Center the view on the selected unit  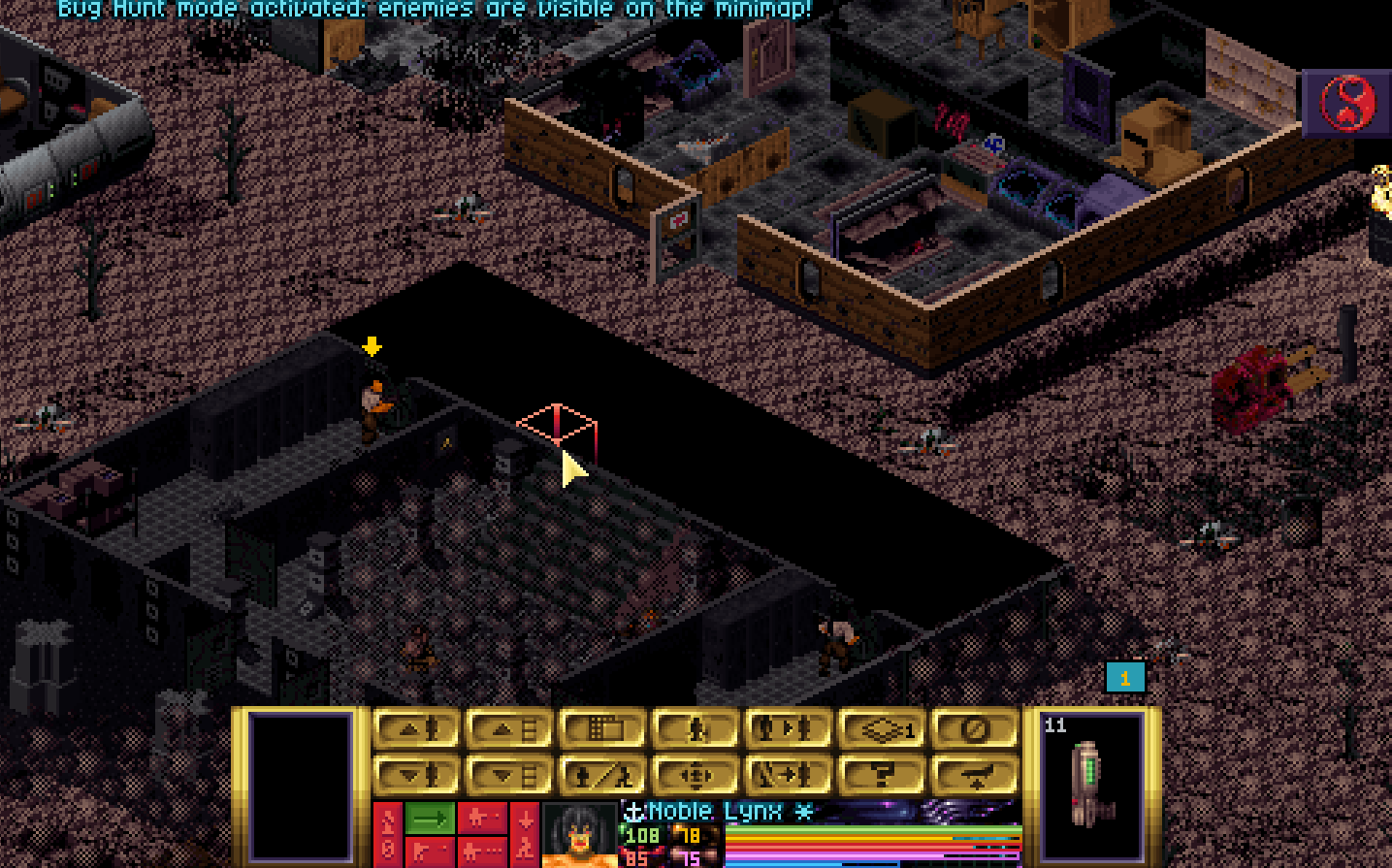pos(695,775)
